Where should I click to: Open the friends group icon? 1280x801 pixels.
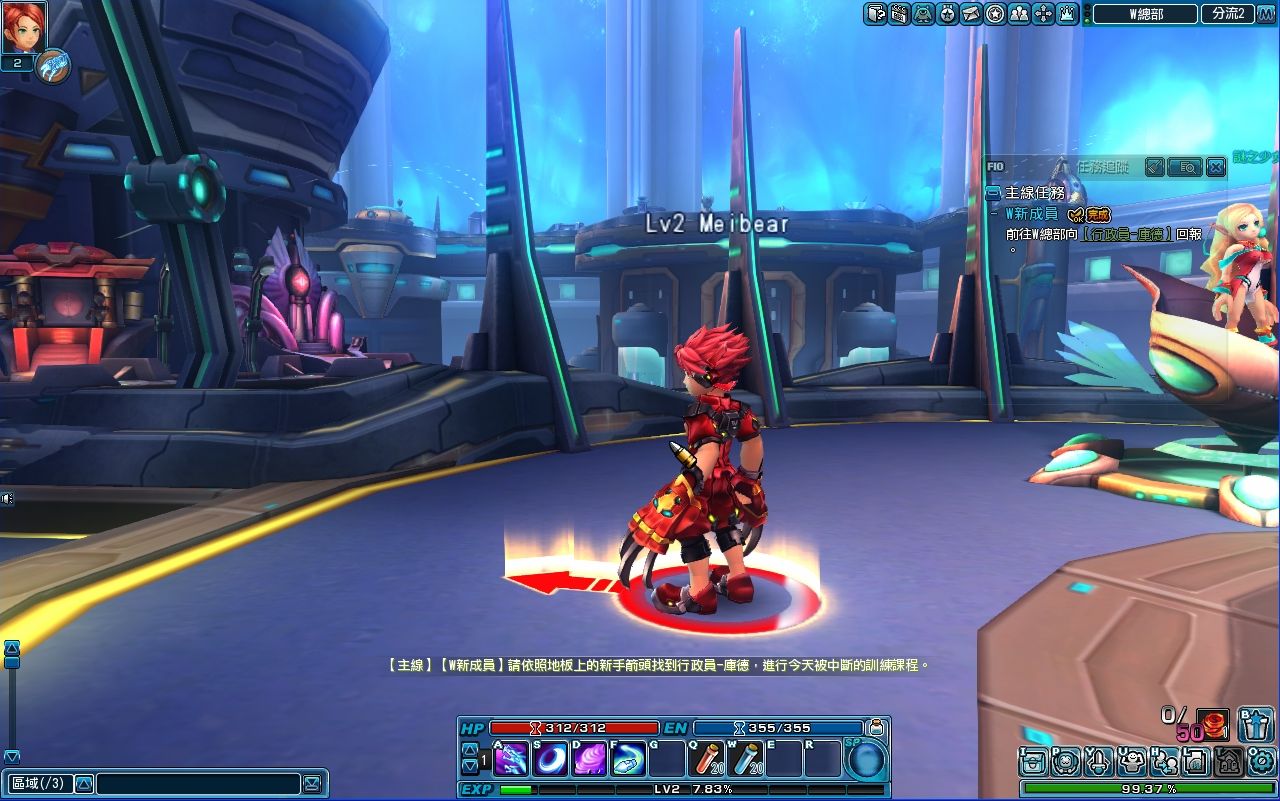(x=1019, y=13)
